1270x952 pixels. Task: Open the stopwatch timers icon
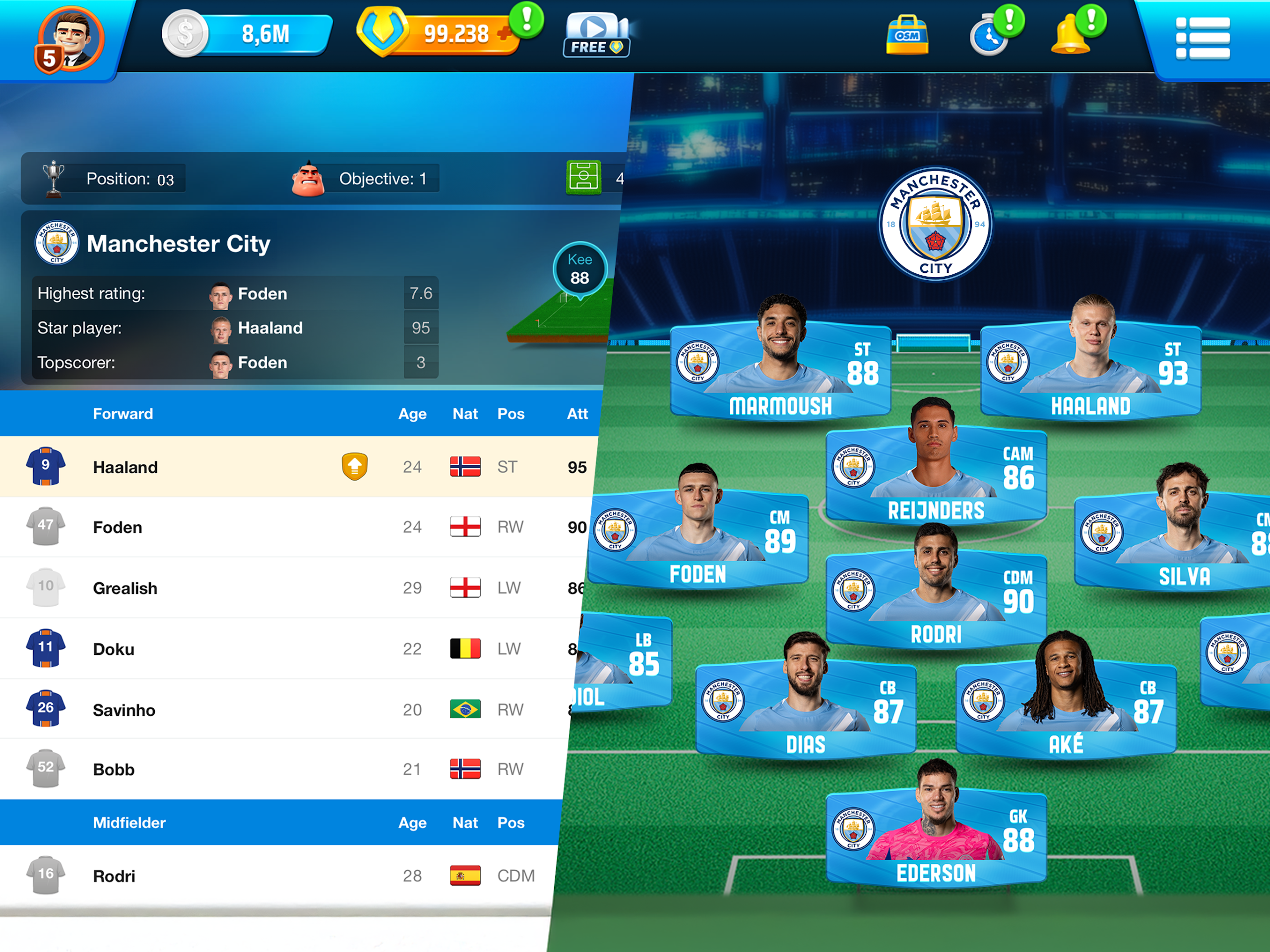click(x=989, y=36)
